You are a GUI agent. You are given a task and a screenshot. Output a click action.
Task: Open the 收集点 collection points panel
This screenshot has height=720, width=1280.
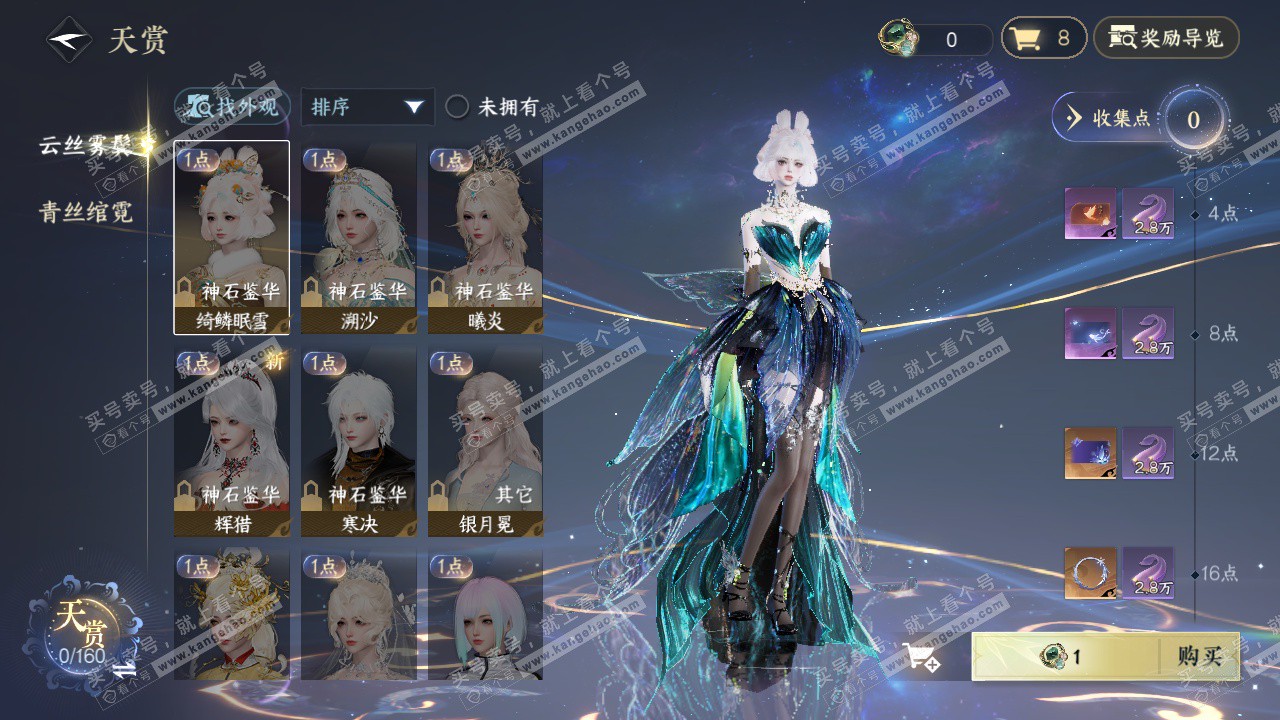[1110, 118]
